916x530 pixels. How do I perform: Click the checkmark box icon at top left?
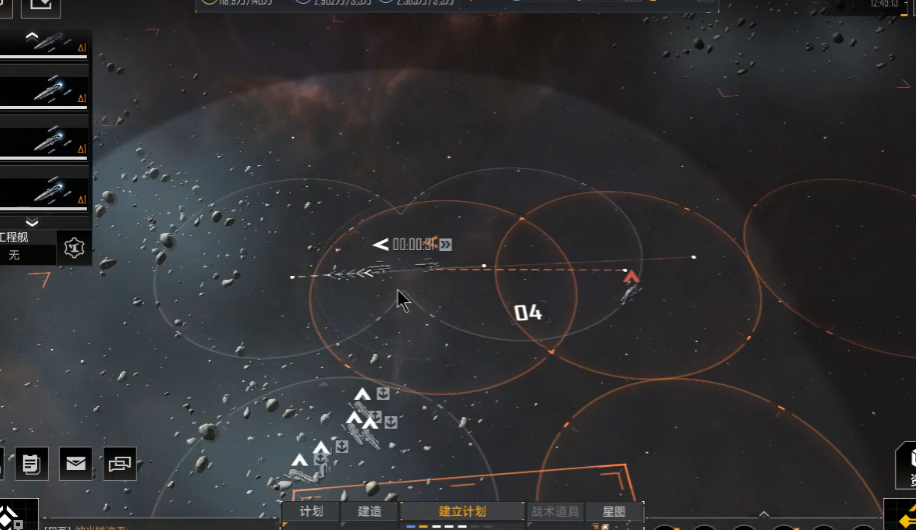pyautogui.click(x=40, y=6)
